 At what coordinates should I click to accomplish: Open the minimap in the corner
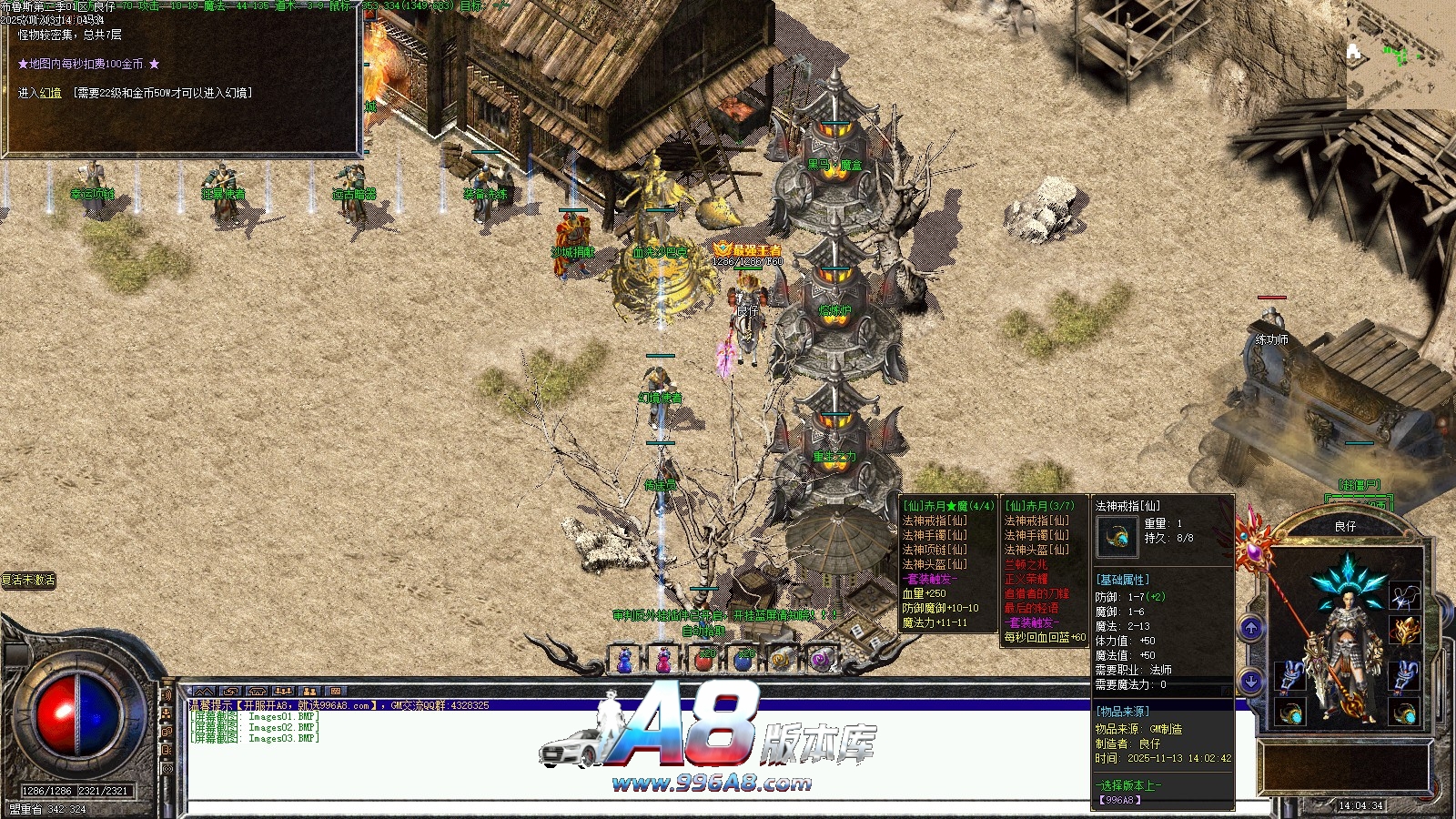[x=1400, y=55]
